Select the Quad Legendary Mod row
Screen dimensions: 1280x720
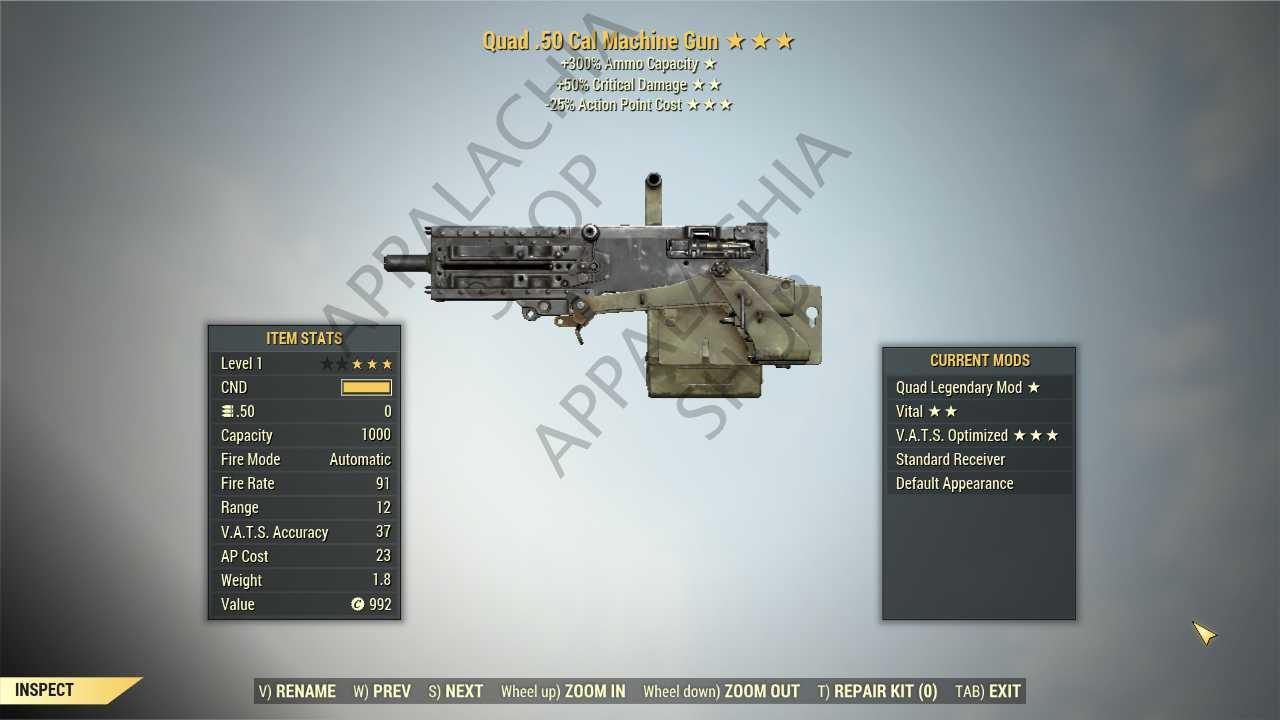point(978,387)
